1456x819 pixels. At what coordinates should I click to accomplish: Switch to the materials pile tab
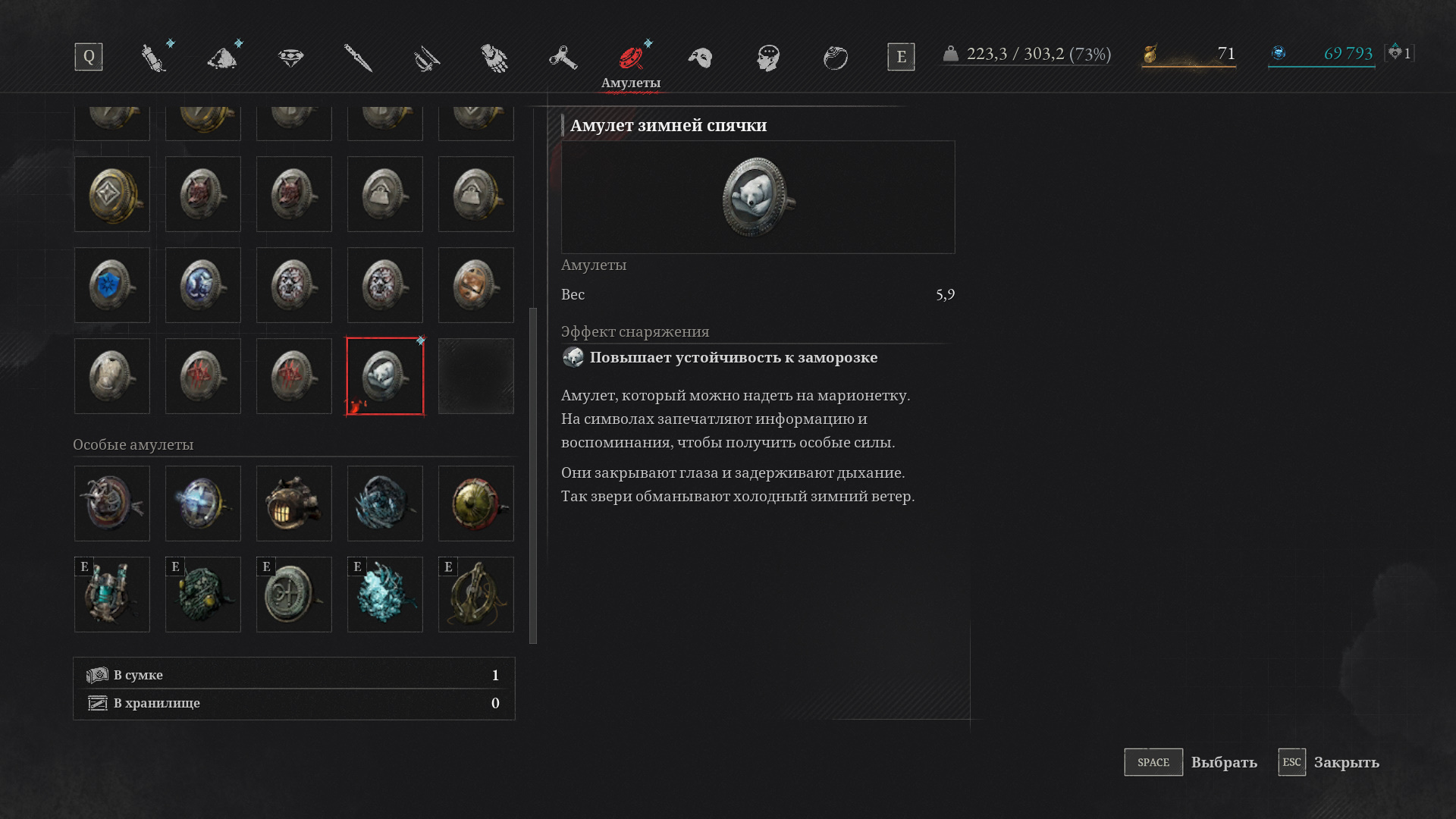click(223, 58)
